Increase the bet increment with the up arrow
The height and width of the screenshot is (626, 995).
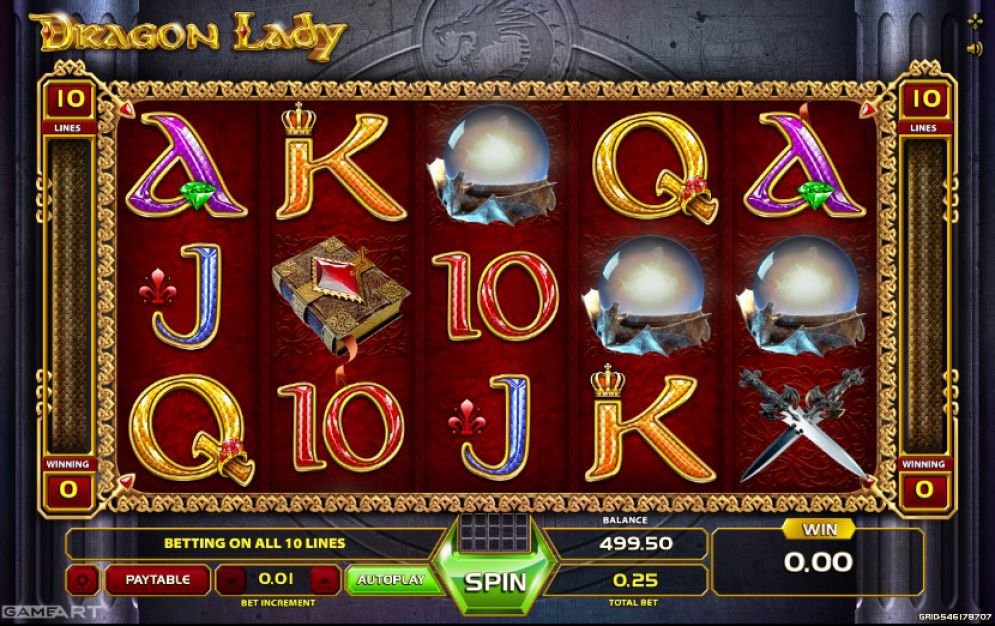pos(324,579)
